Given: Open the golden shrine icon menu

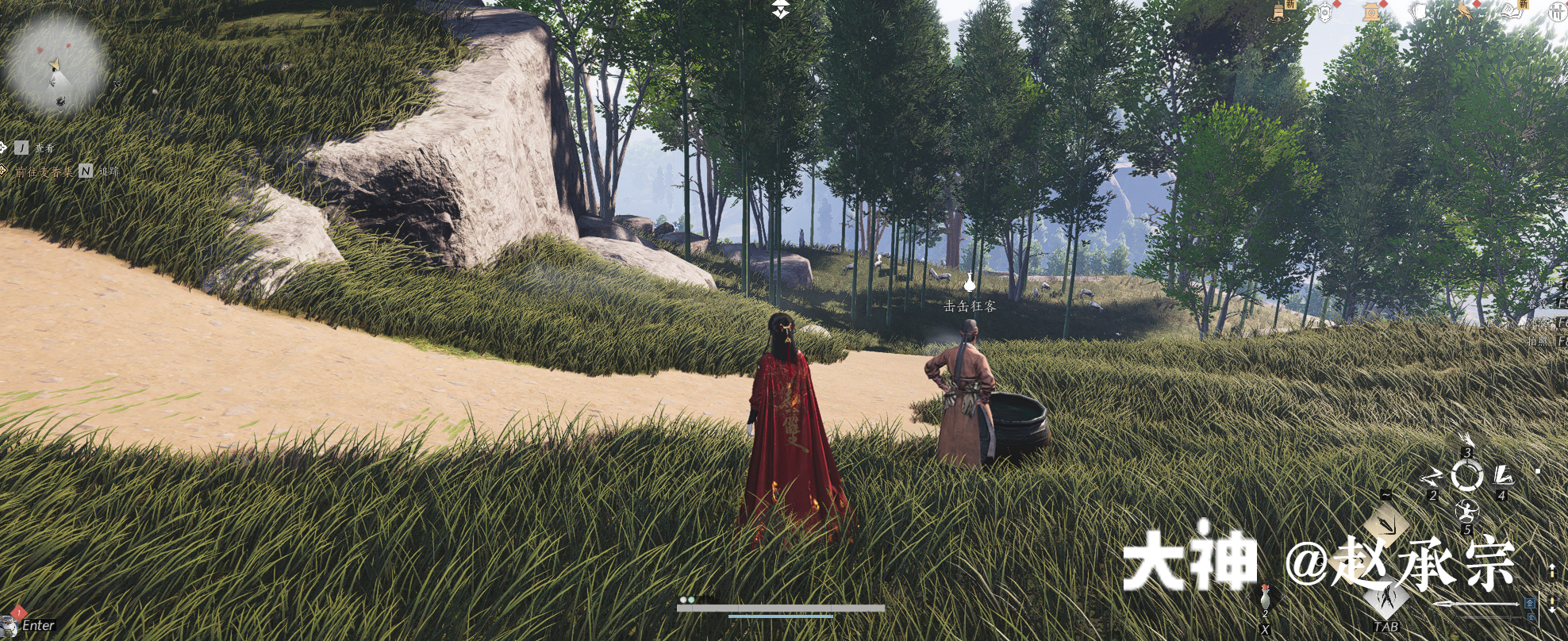Looking at the screenshot, I should point(1371,11).
